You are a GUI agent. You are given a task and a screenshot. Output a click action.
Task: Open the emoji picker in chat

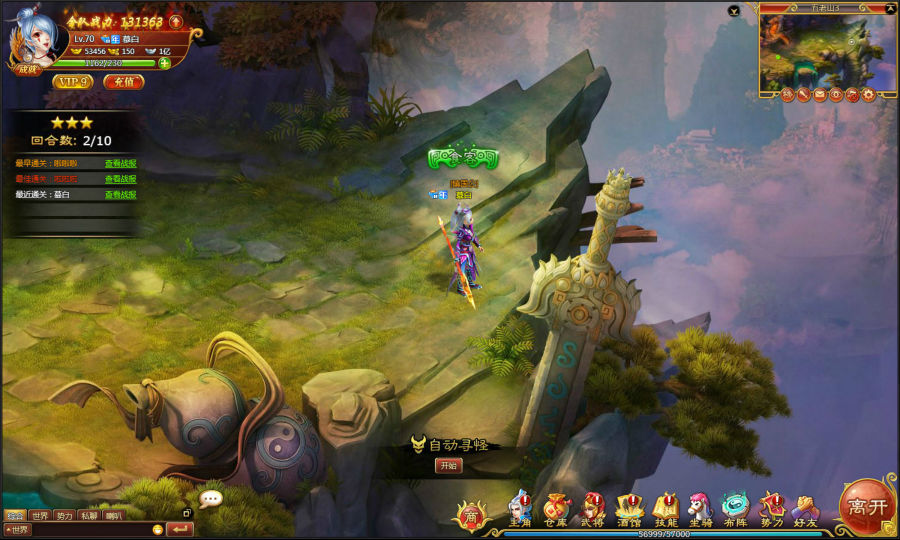[x=157, y=529]
